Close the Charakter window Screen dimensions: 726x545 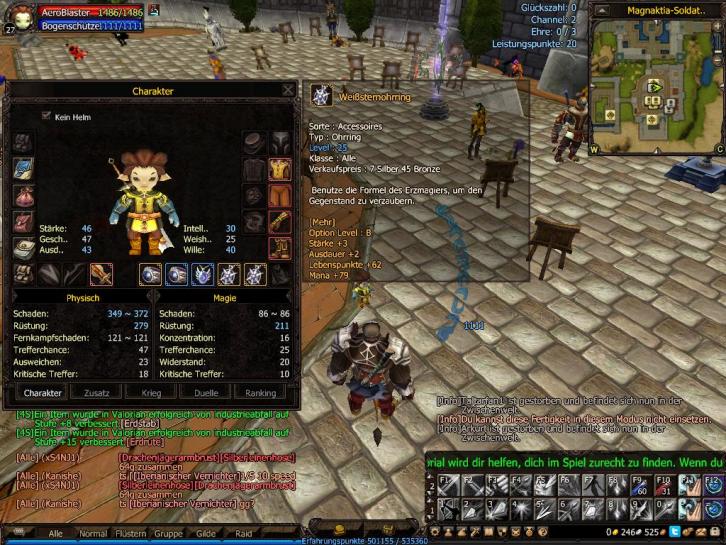[288, 90]
